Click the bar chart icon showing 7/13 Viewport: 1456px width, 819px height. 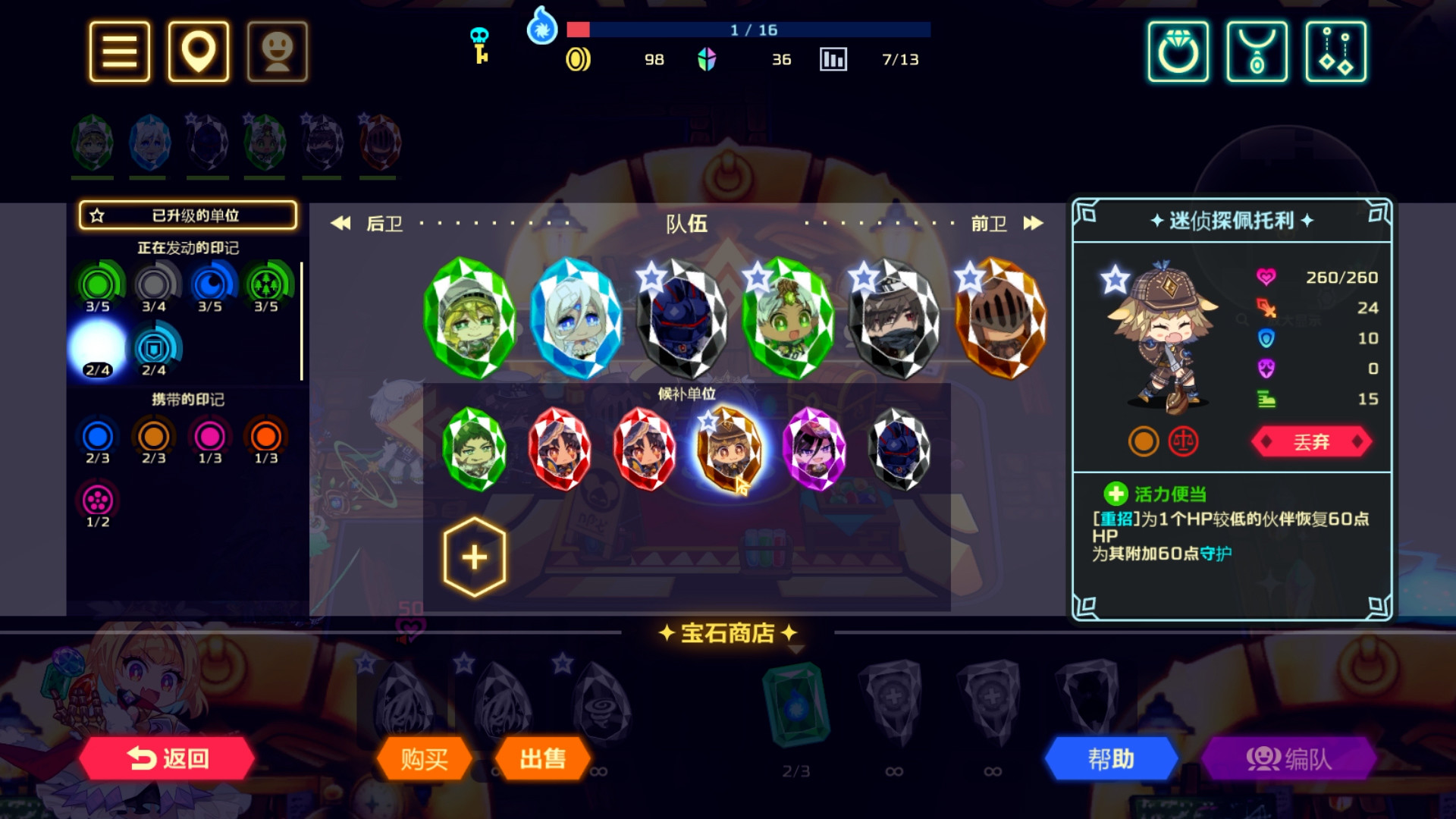coord(833,58)
